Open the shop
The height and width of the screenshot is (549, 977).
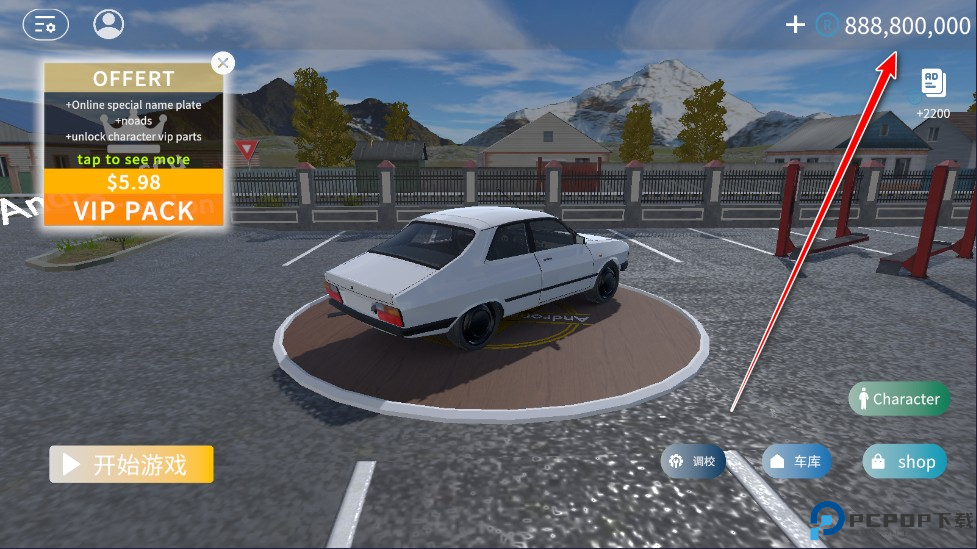904,461
